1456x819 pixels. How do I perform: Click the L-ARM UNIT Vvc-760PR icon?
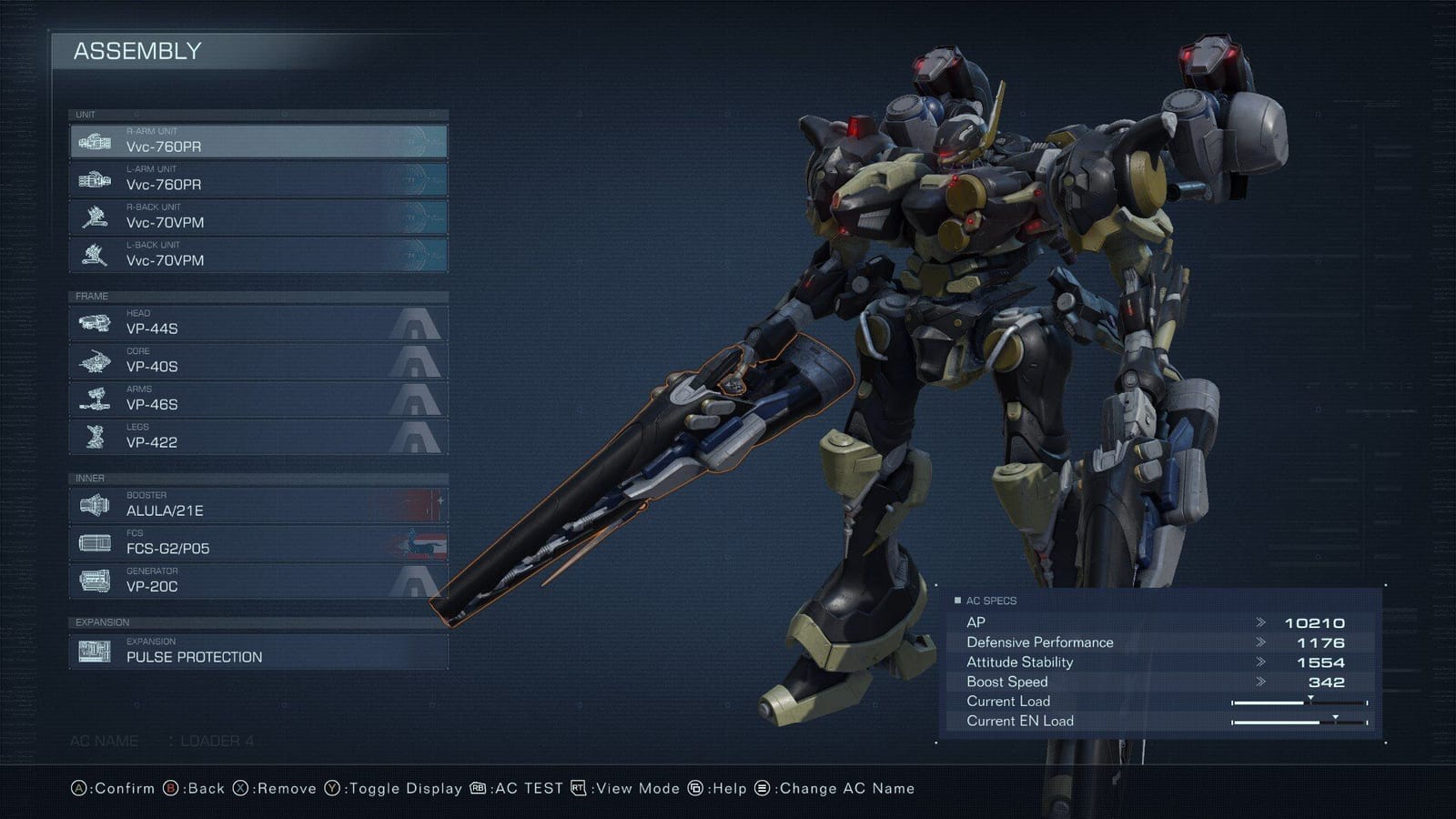(x=97, y=178)
